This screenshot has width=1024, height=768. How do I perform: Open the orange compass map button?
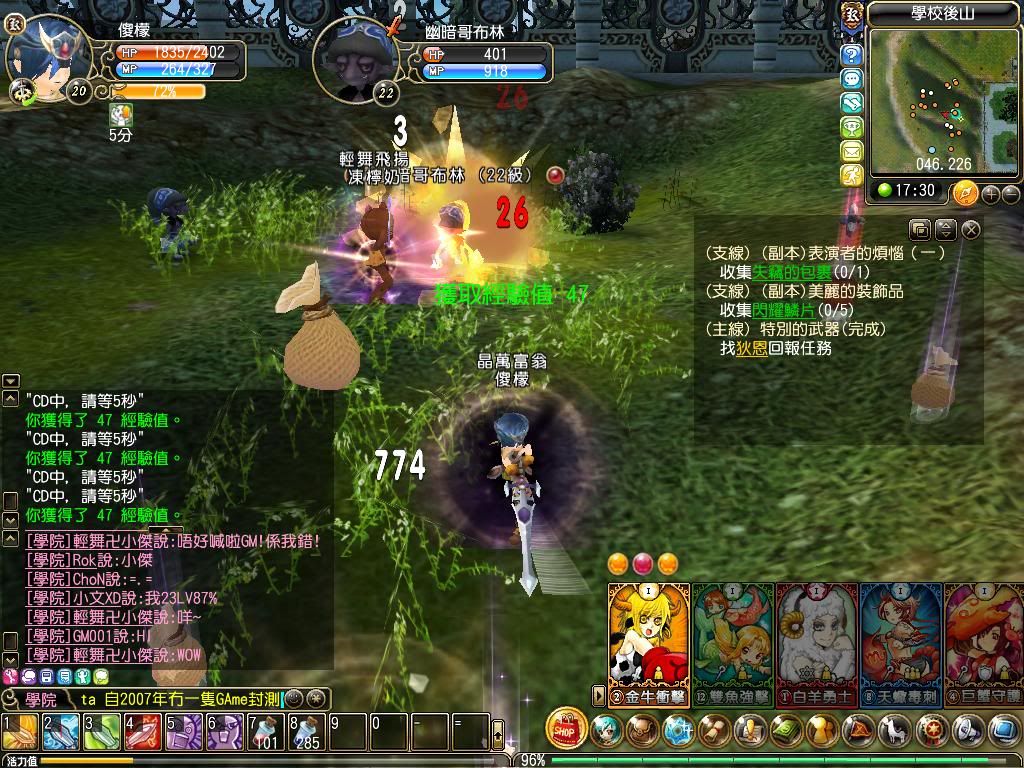965,192
